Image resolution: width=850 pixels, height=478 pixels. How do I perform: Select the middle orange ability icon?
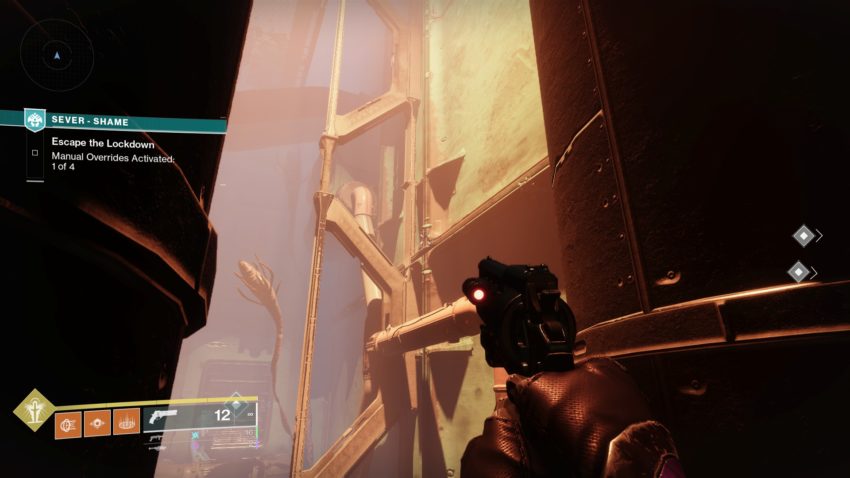coord(97,422)
